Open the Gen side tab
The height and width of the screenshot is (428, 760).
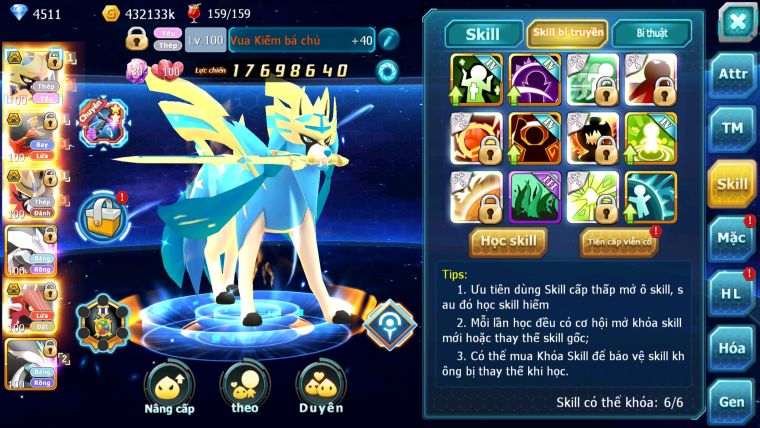732,401
